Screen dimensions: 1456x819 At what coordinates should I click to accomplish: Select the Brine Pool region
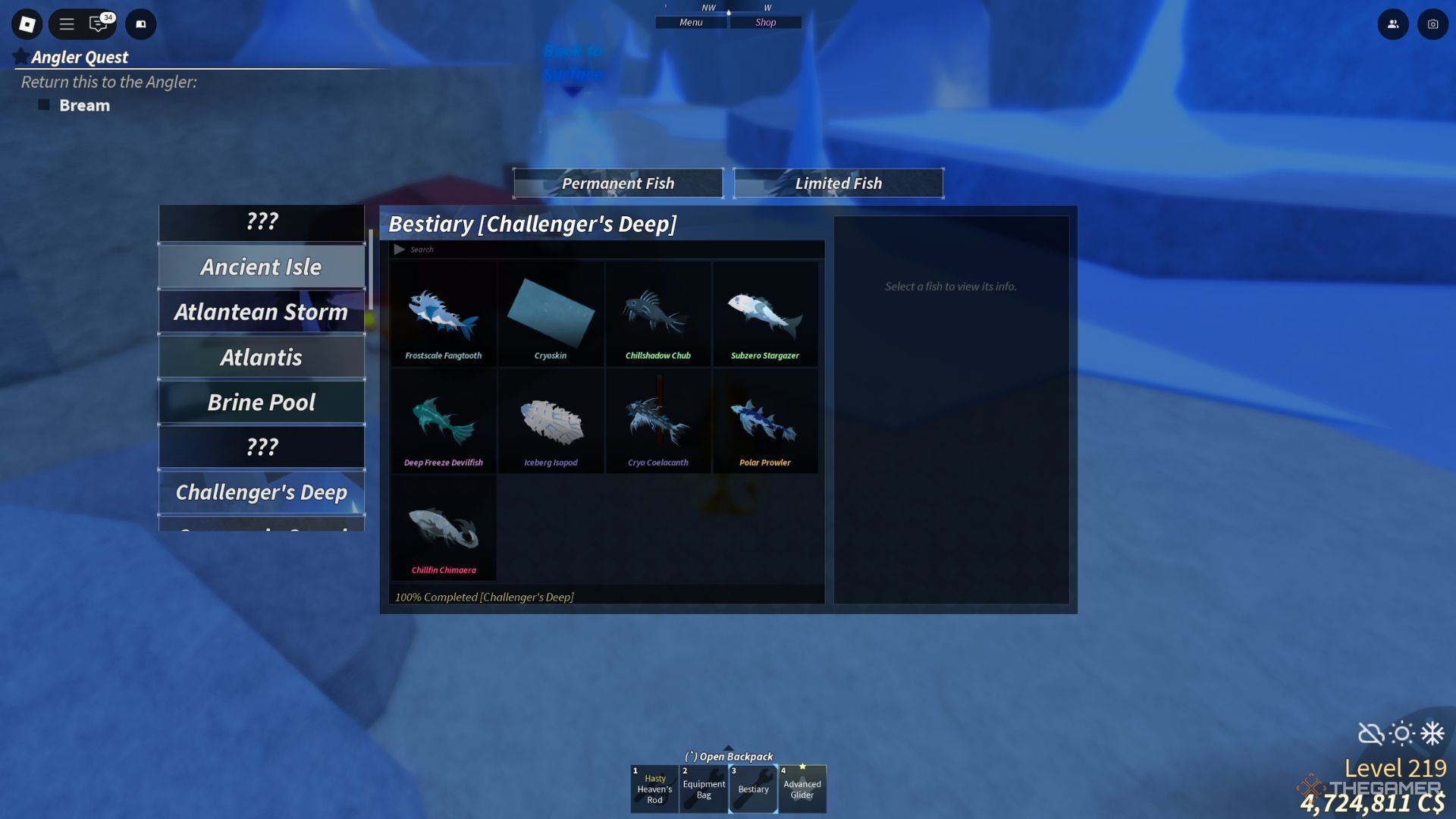261,402
